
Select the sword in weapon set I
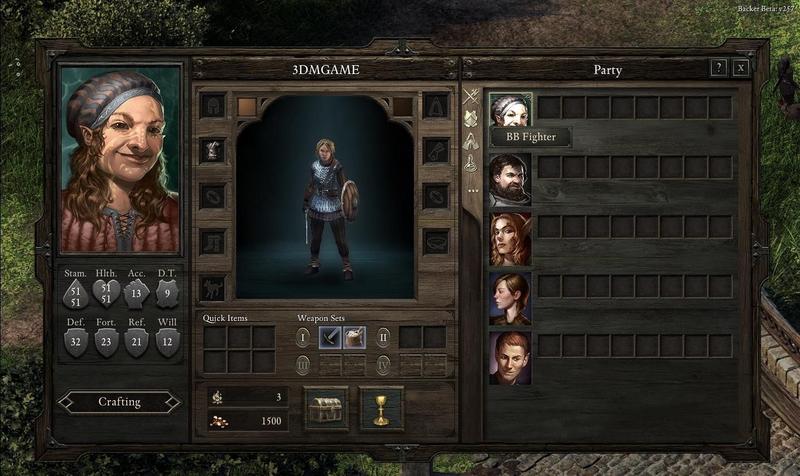tap(330, 337)
